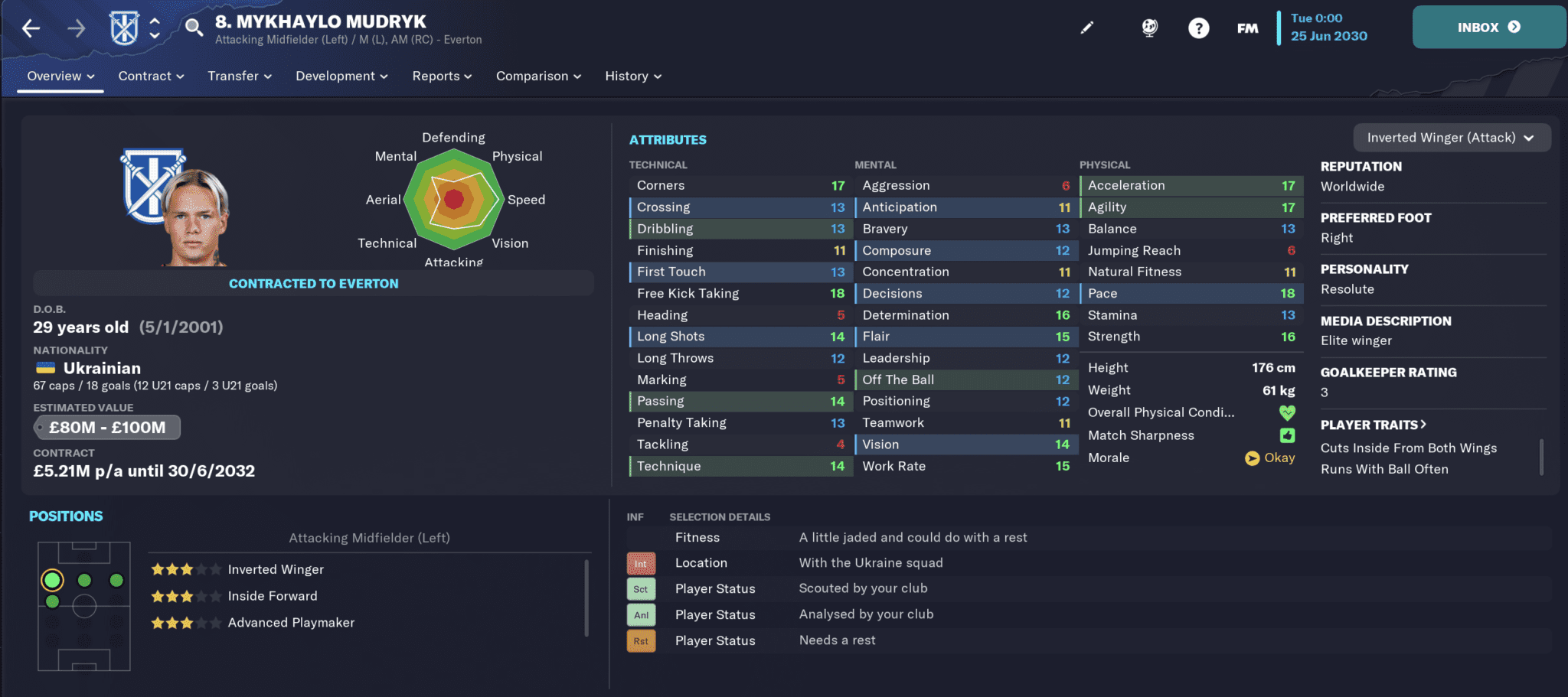View the History tab
Screen dimensions: 1568x697
[x=633, y=77]
